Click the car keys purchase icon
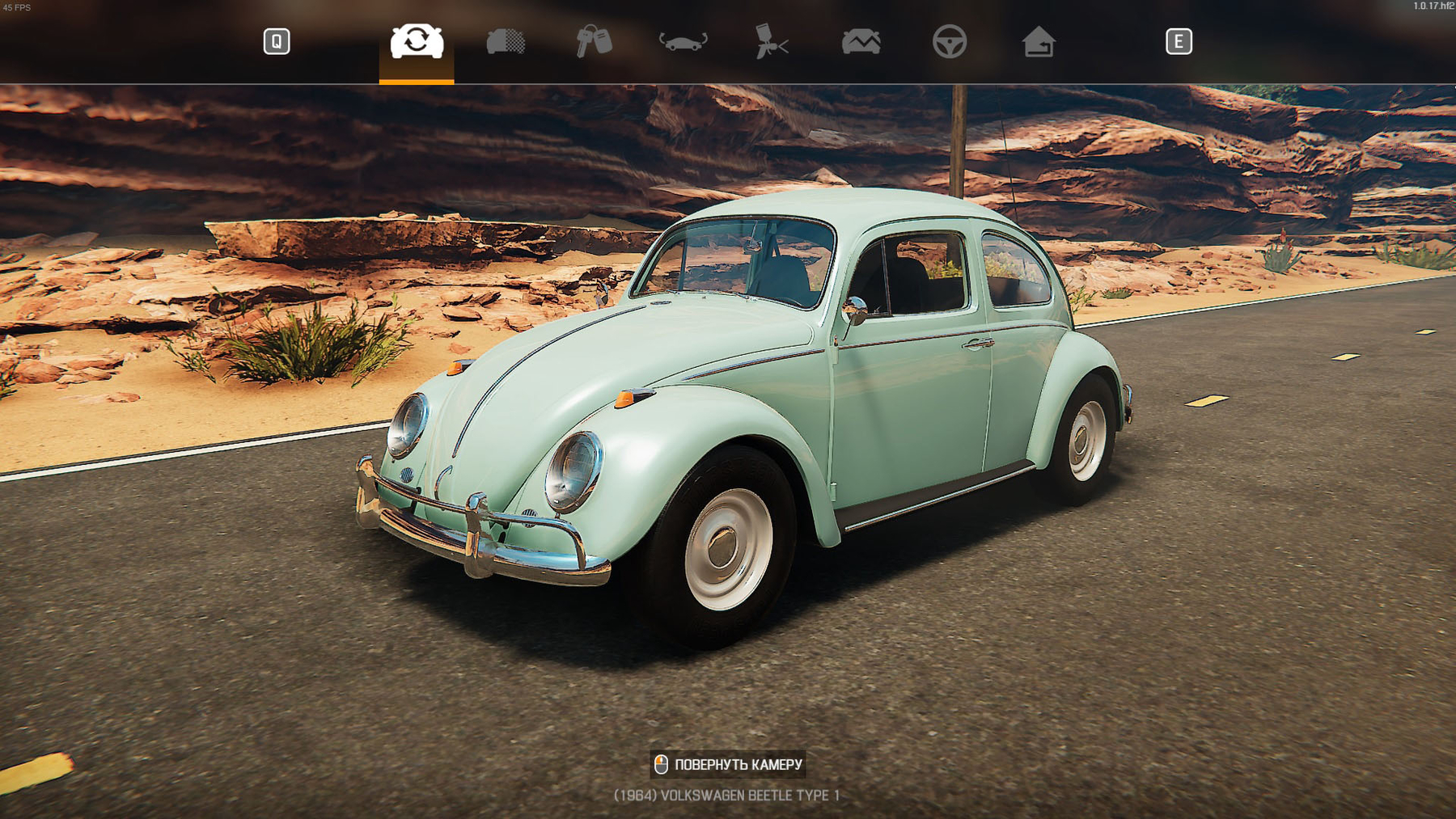 point(595,43)
